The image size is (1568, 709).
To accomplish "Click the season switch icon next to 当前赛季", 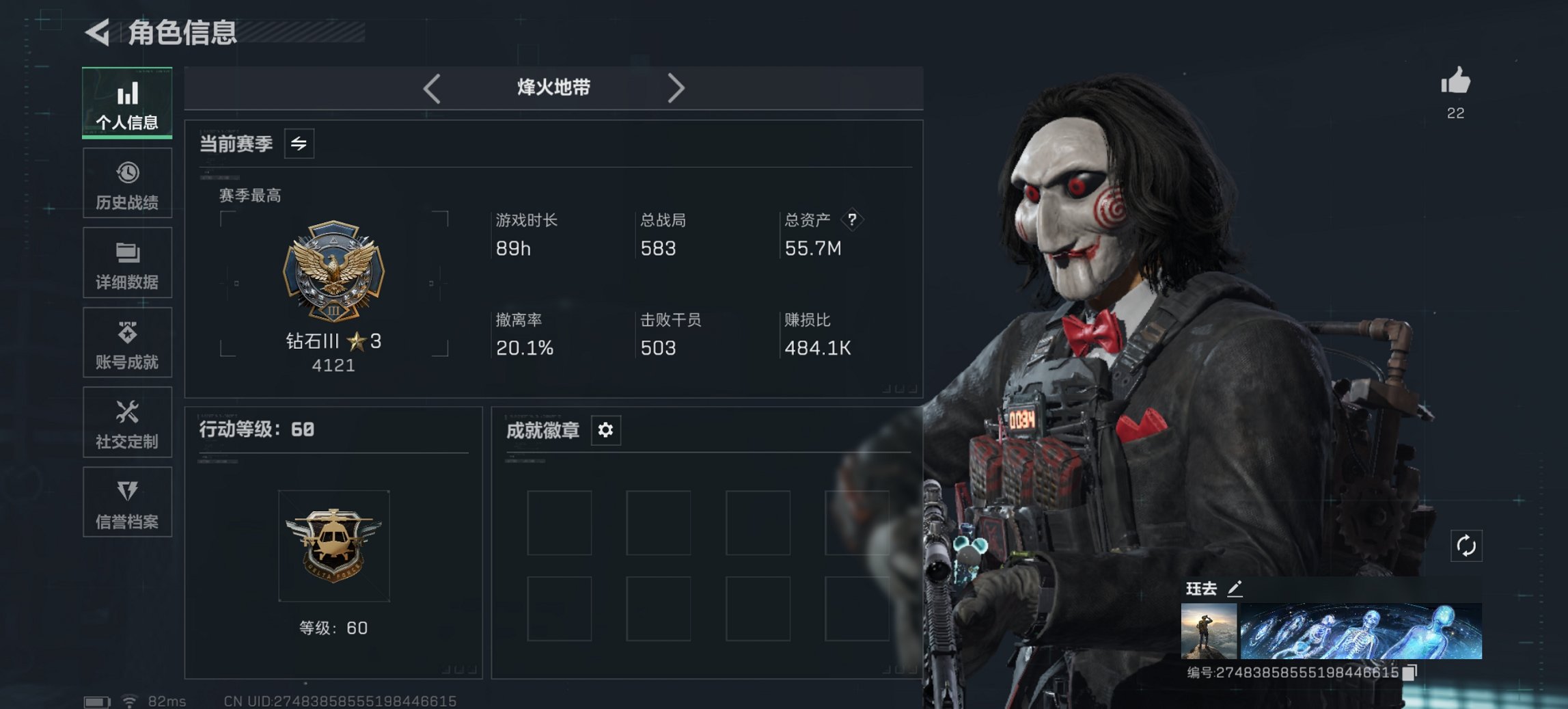I will click(301, 144).
